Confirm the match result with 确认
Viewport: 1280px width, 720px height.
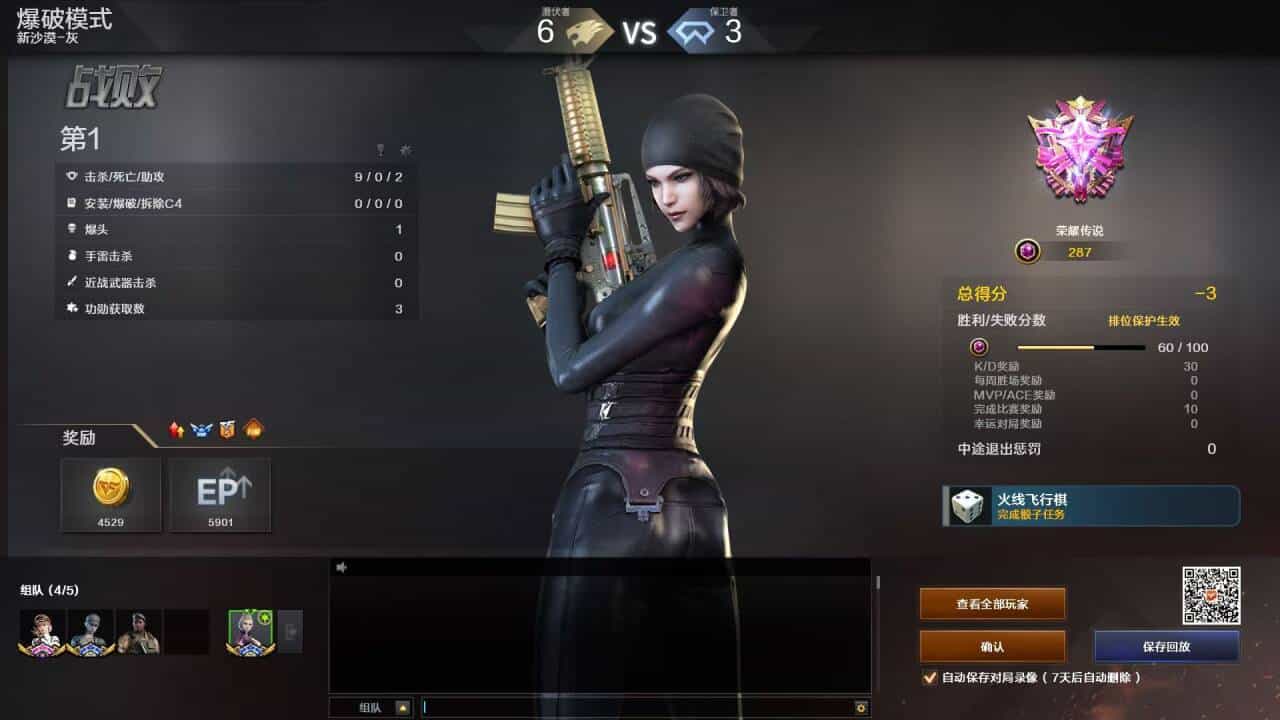tap(992, 646)
